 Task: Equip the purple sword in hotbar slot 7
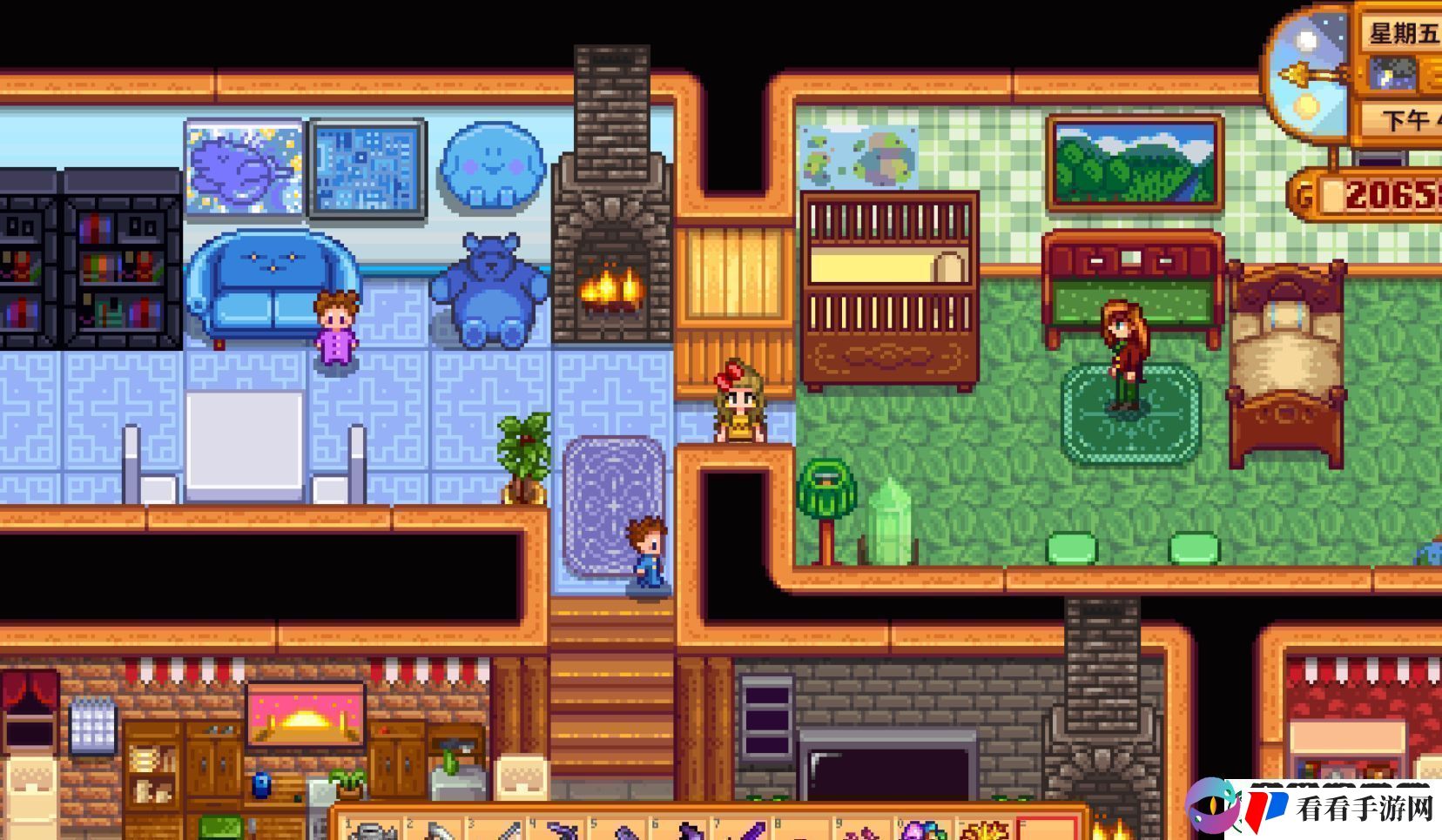pos(747,831)
